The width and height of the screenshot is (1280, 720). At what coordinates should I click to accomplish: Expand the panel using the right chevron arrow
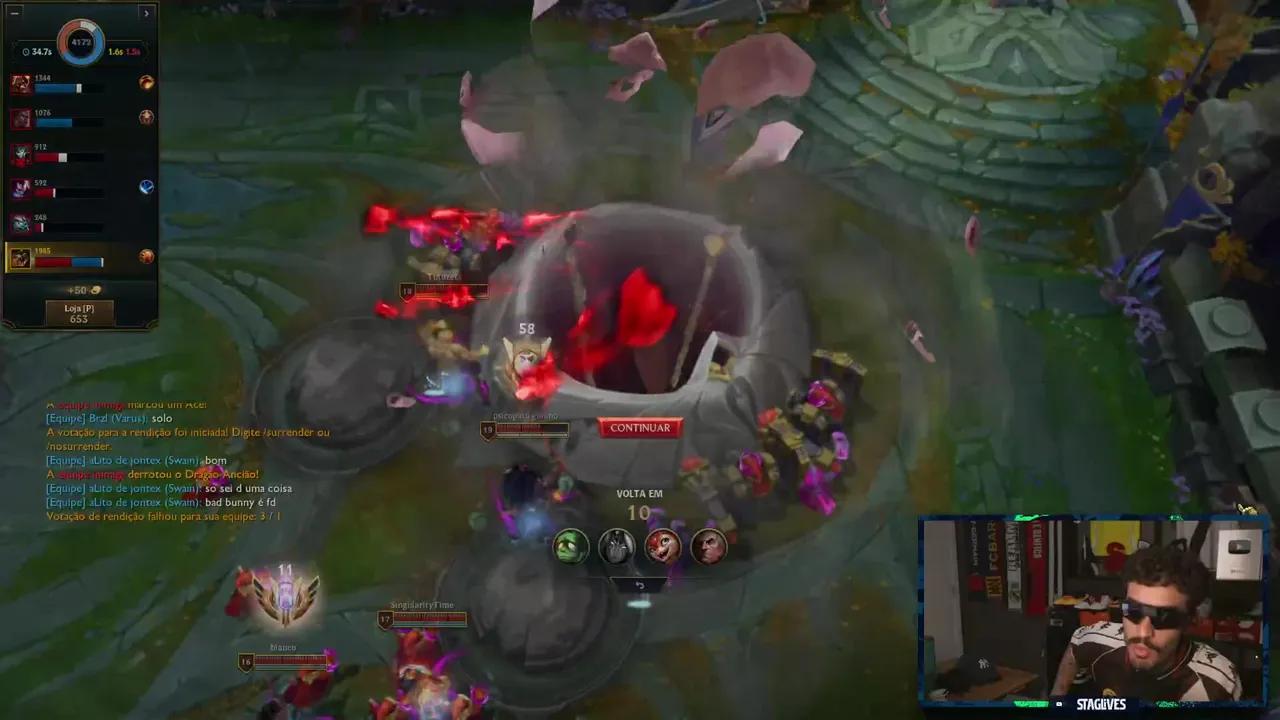(148, 14)
